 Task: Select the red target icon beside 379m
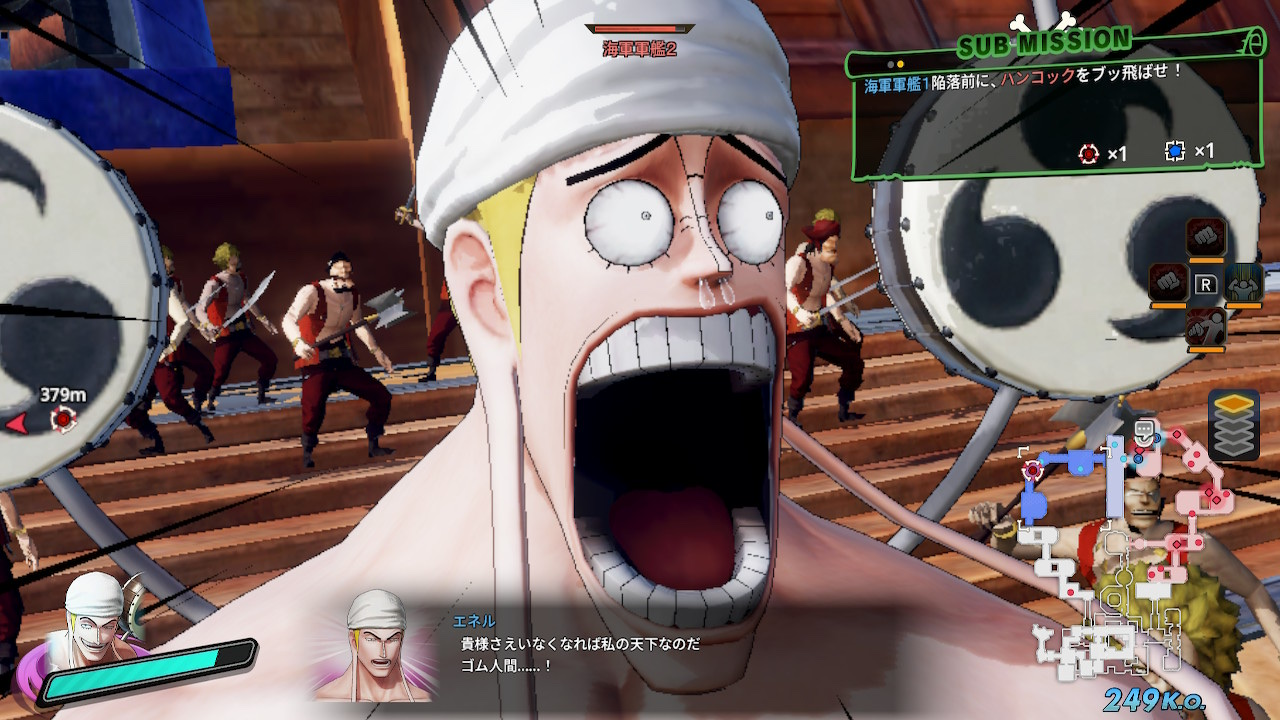coord(64,420)
